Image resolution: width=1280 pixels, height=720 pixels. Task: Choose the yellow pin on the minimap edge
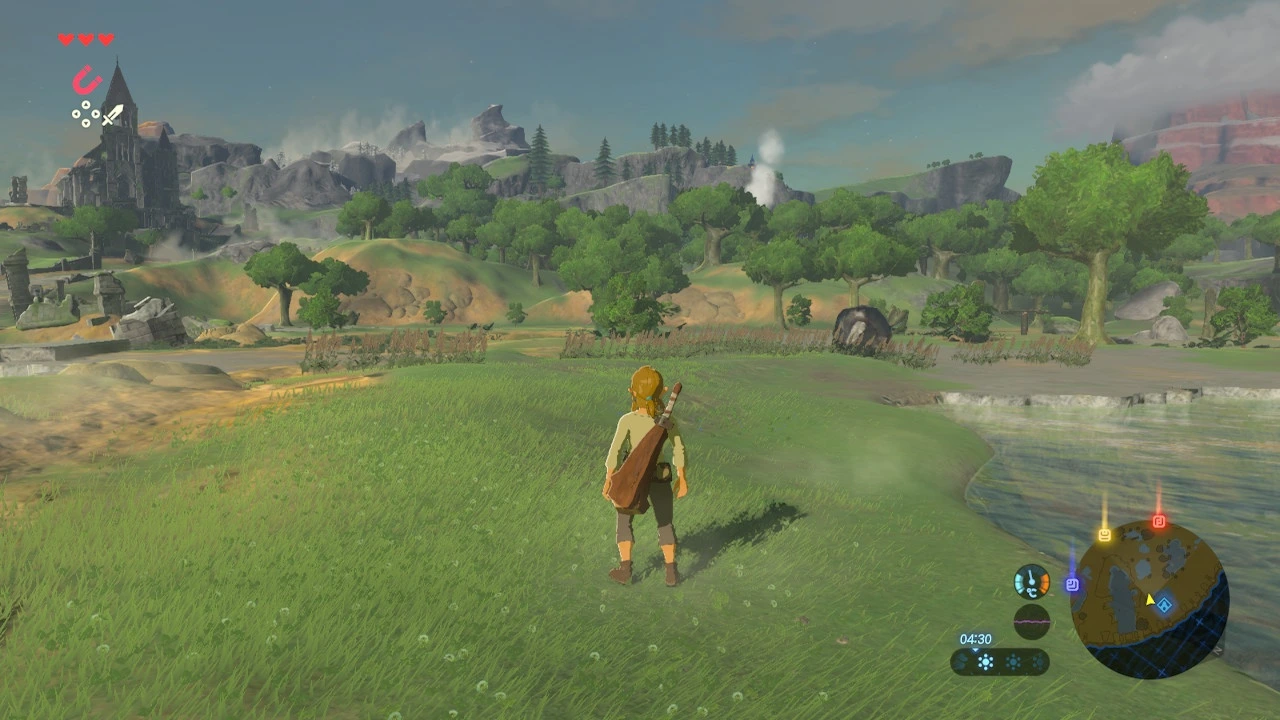click(x=1104, y=535)
